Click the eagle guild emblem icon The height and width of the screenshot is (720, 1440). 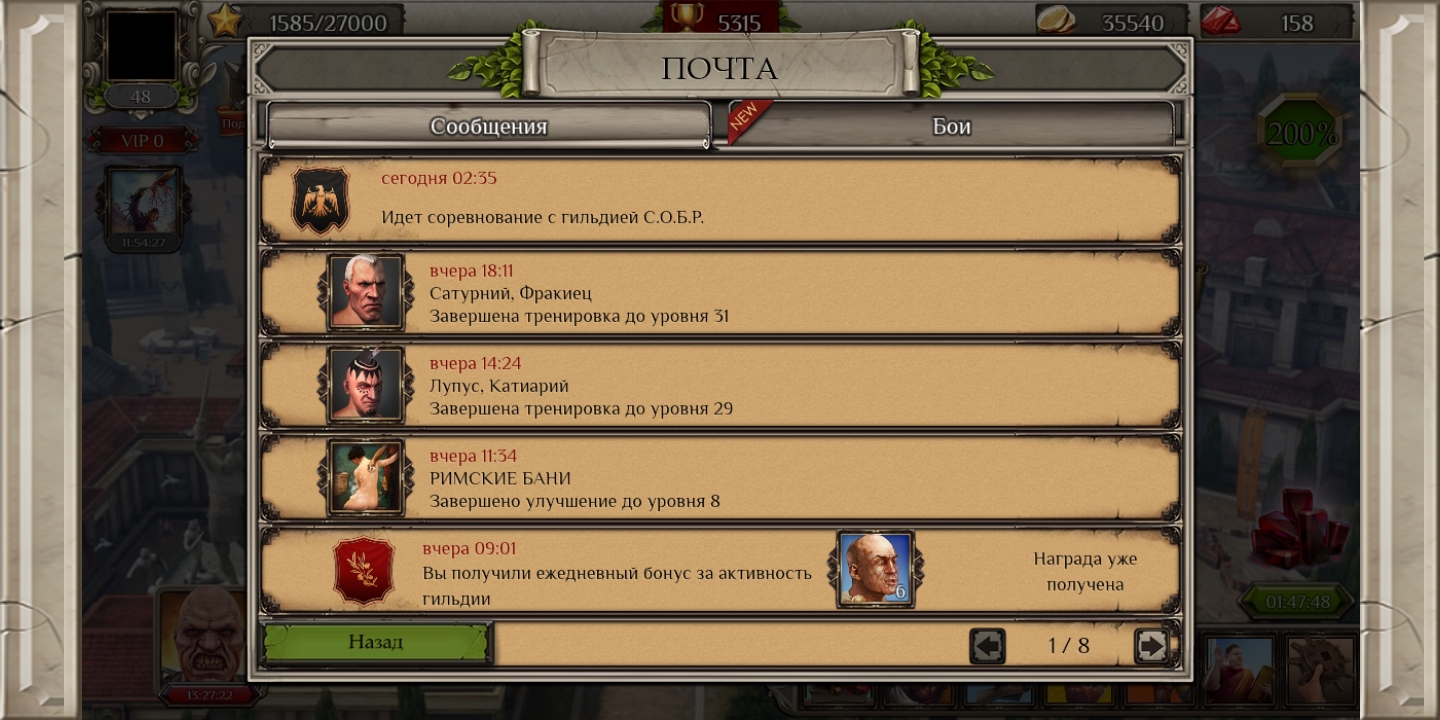pos(320,199)
